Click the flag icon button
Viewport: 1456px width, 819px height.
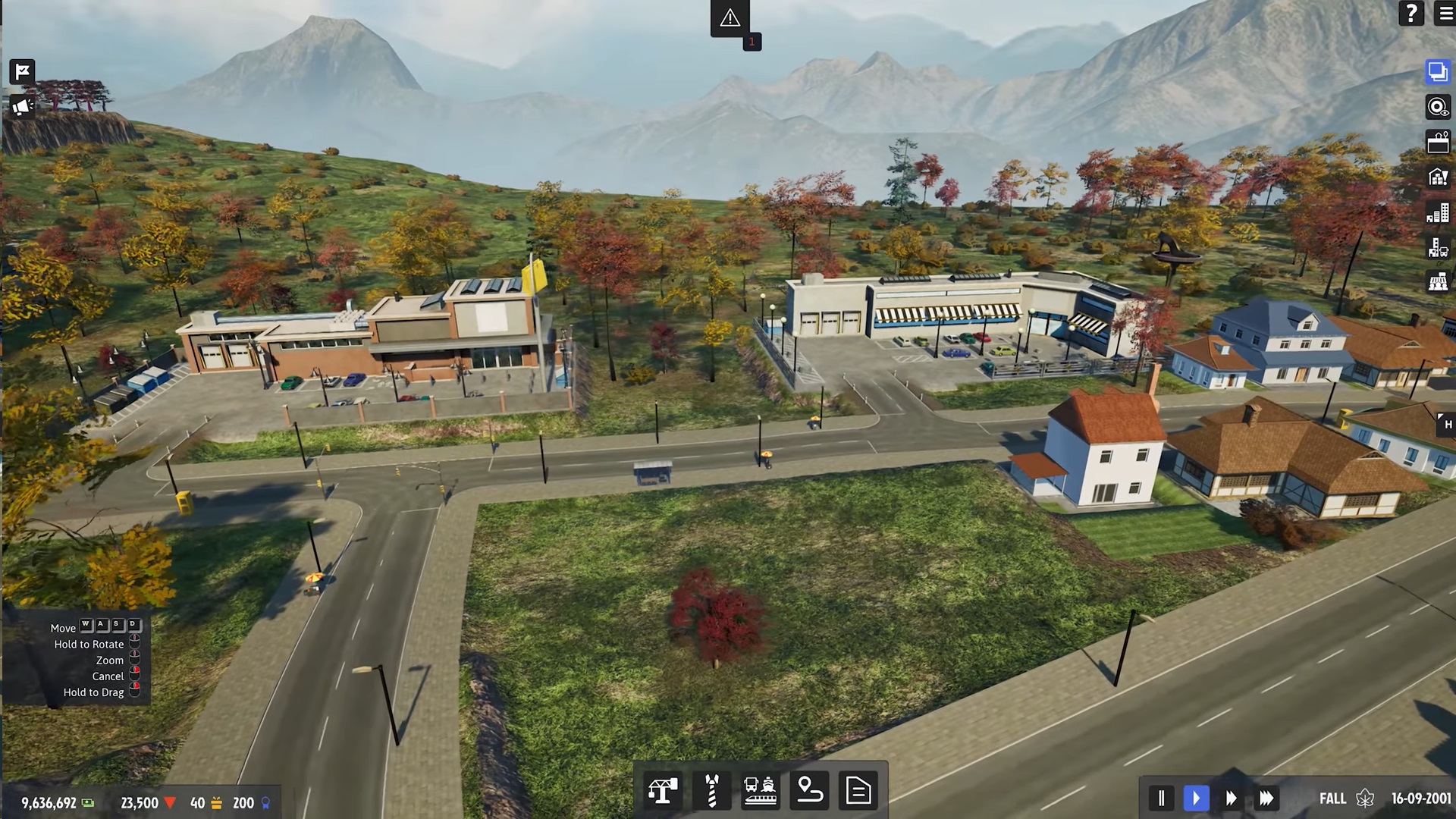23,72
